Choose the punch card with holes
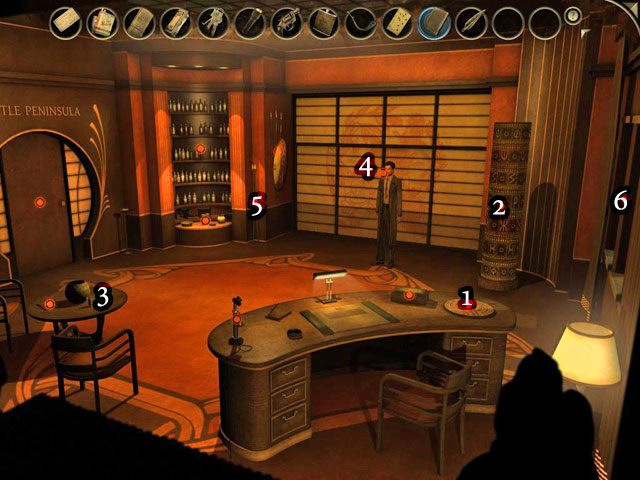640x480 pixels. coord(397,20)
